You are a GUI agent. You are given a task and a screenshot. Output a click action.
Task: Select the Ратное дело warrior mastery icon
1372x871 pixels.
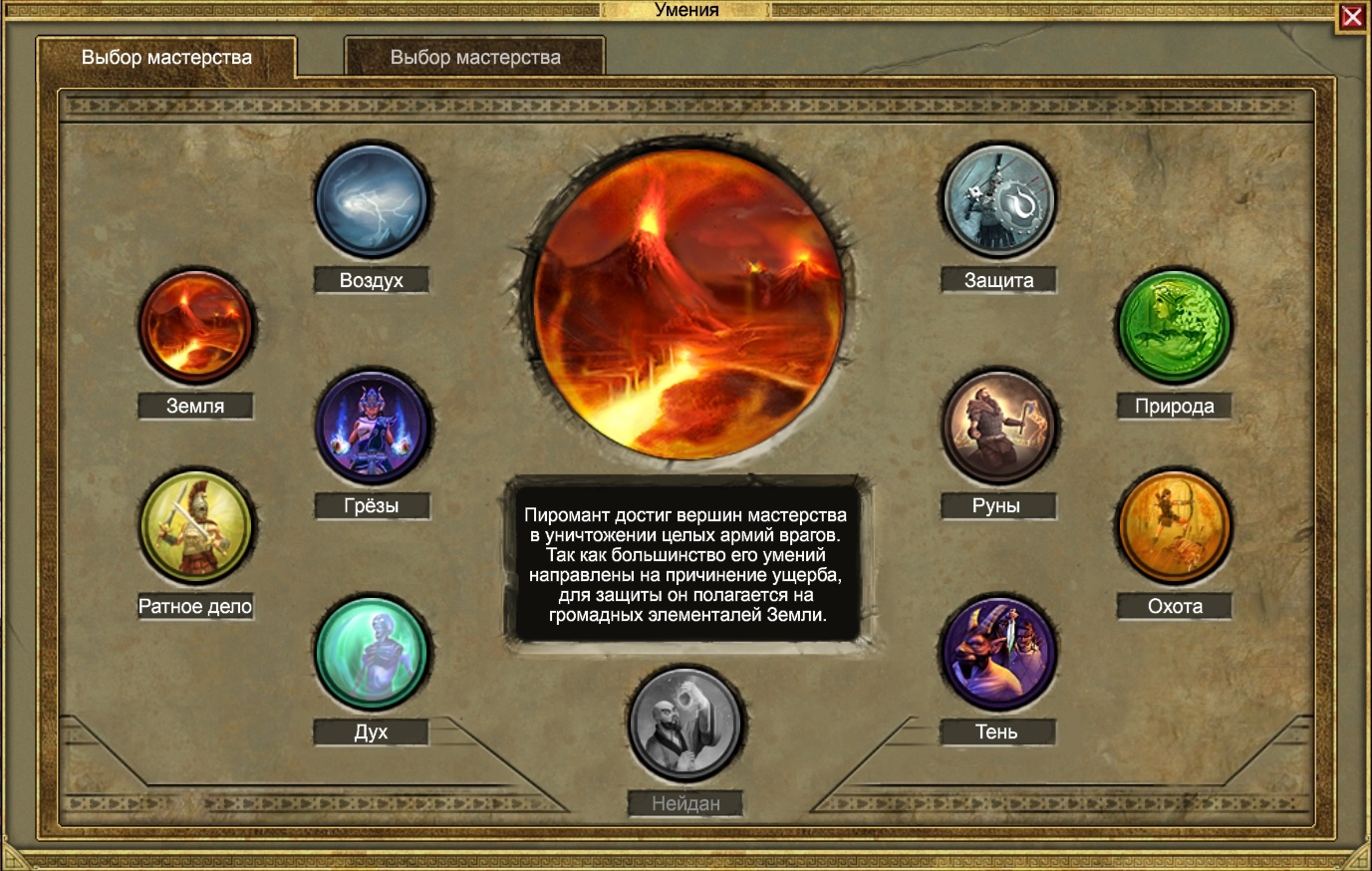195,527
